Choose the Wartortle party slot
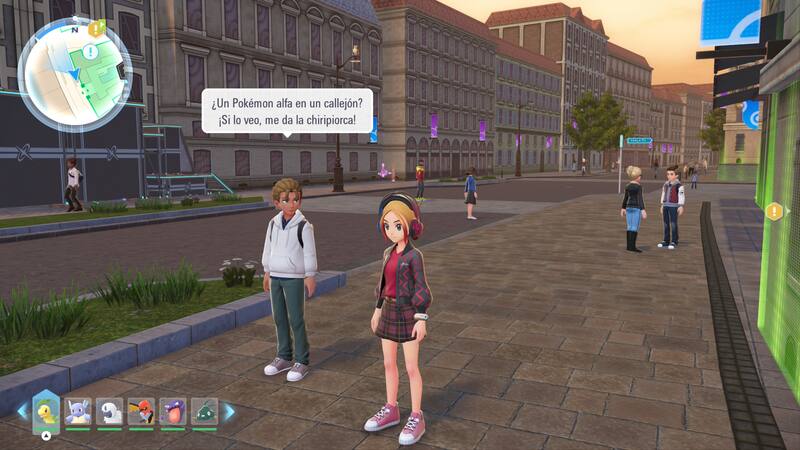800x450 pixels. pos(78,410)
